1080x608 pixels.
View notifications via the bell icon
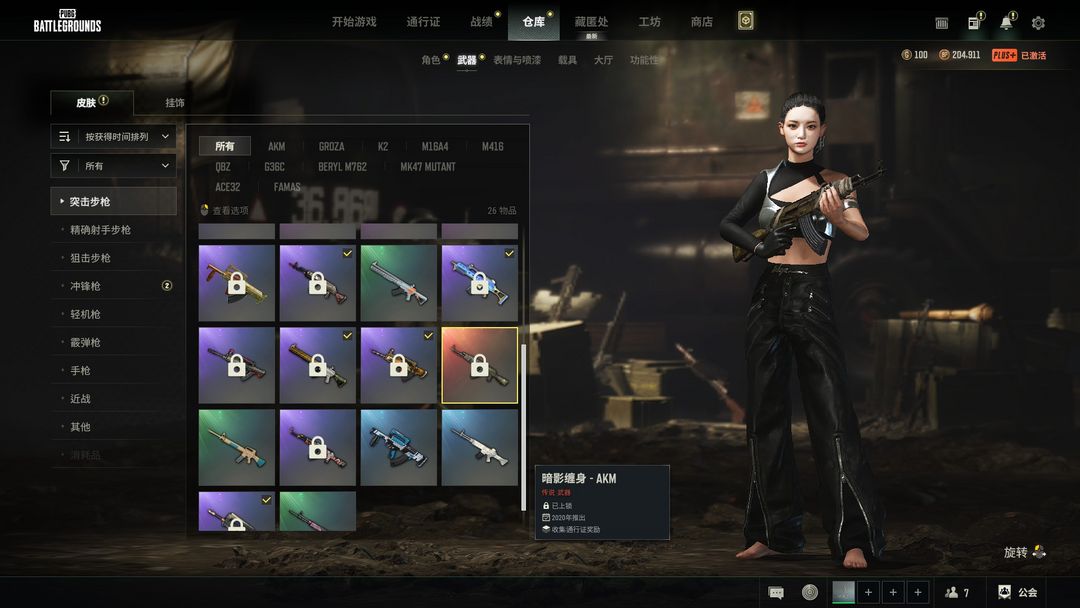1006,23
